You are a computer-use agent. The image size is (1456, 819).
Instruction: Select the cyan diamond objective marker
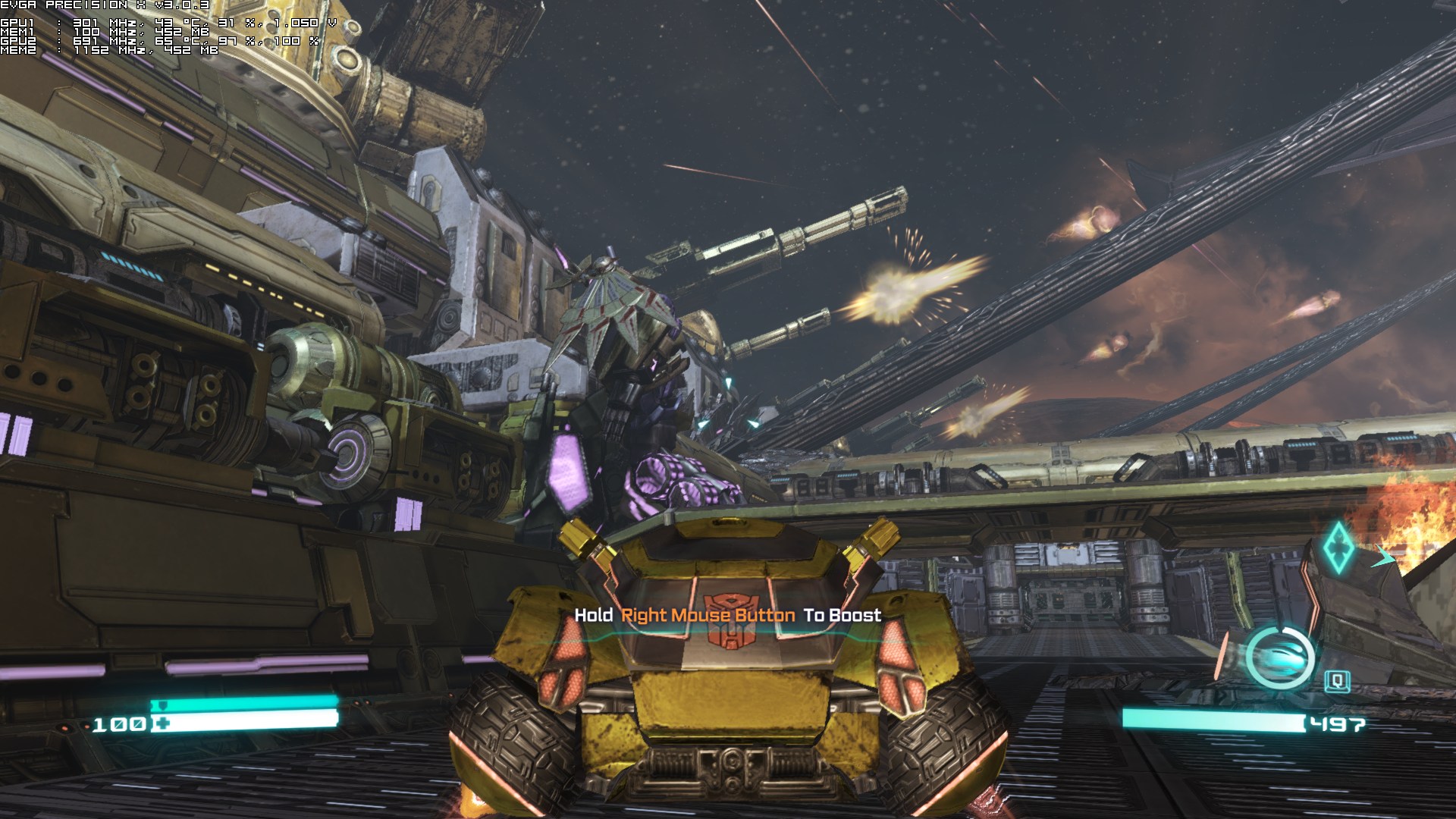tap(1338, 546)
